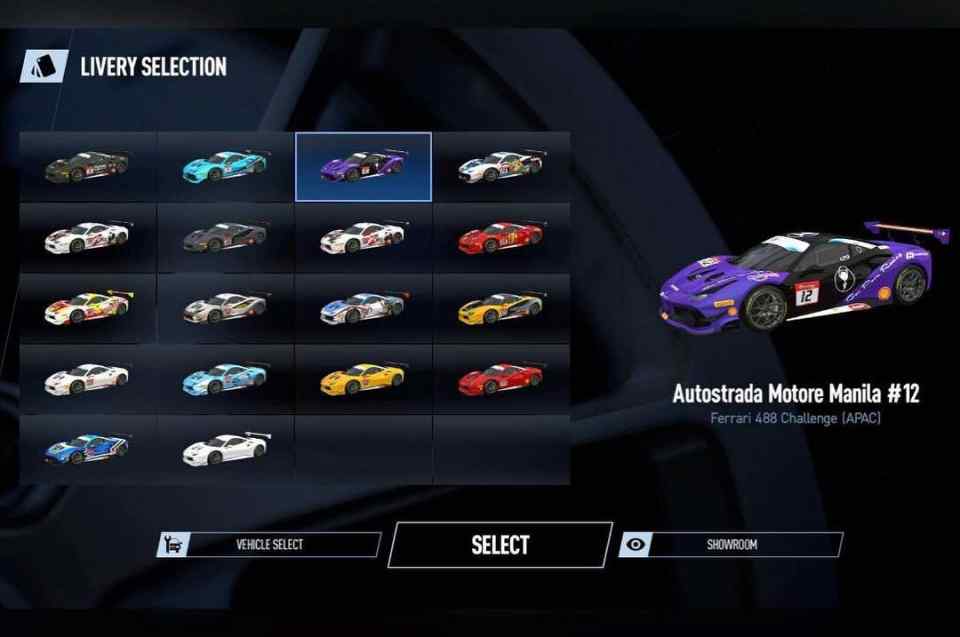Choose the black livery thumbnail
The width and height of the screenshot is (960, 637).
coord(87,166)
